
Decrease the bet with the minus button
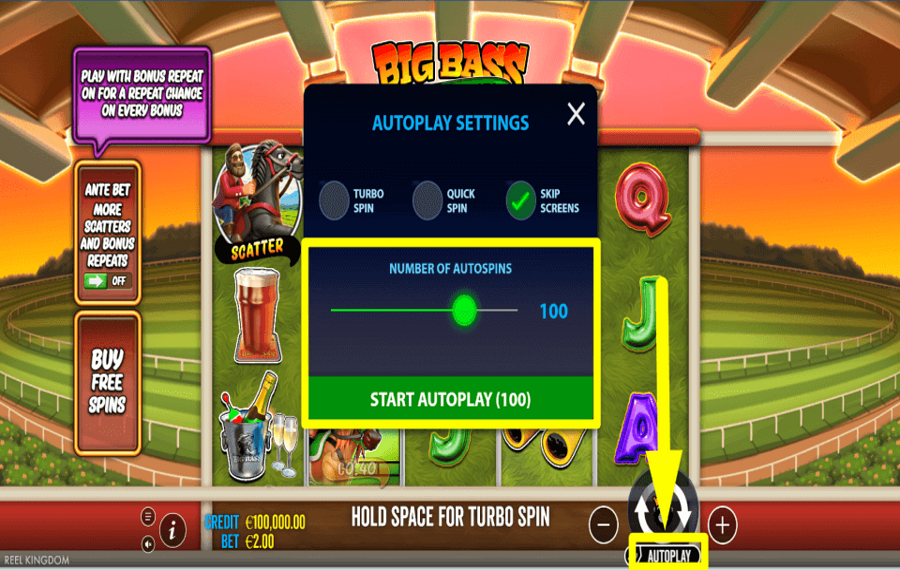[603, 523]
